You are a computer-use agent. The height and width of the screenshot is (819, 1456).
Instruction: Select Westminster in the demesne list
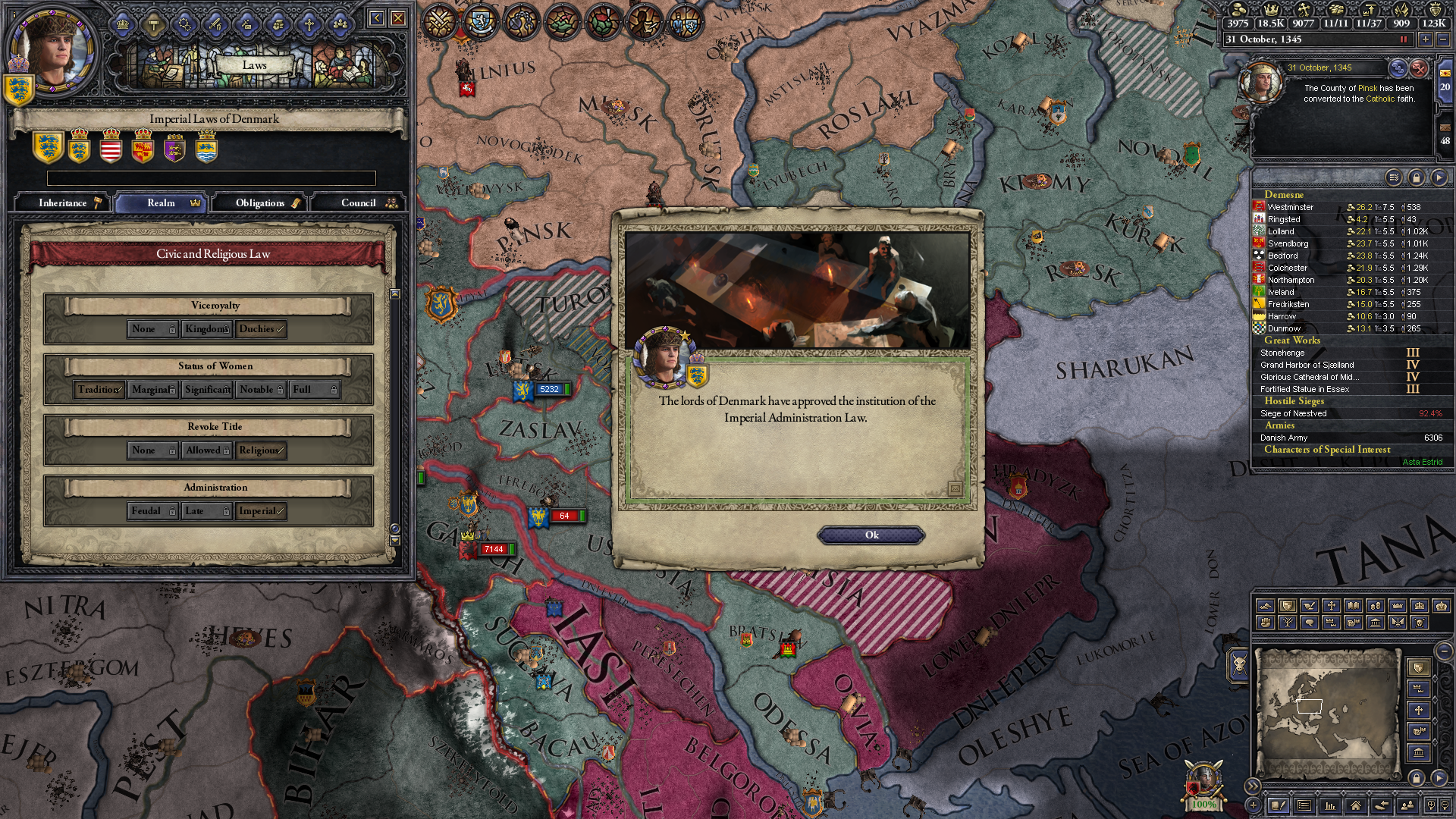click(1291, 207)
